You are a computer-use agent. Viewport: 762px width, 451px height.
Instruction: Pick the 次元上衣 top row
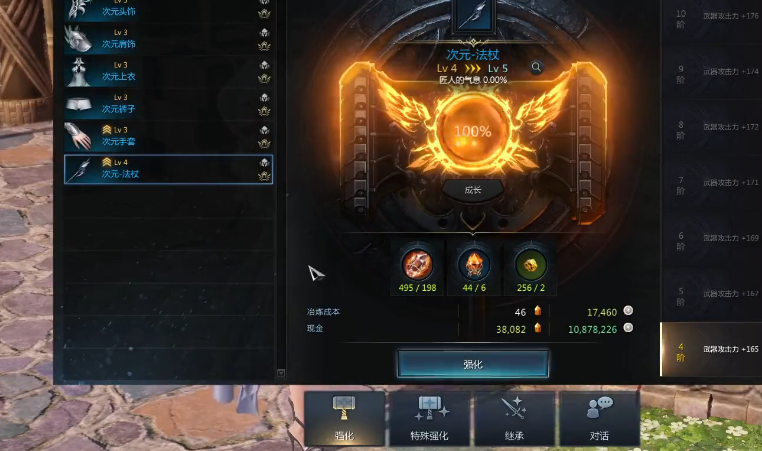[x=168, y=71]
